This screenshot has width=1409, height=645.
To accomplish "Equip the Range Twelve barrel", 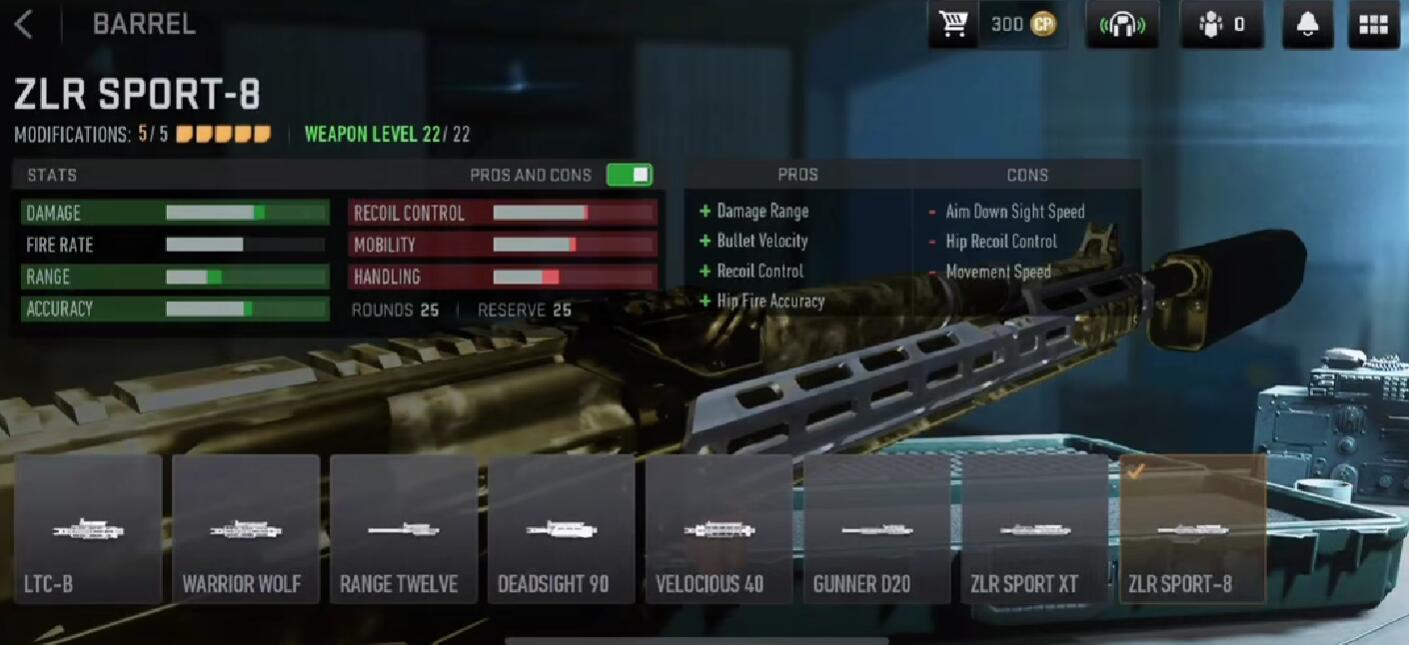I will click(404, 529).
